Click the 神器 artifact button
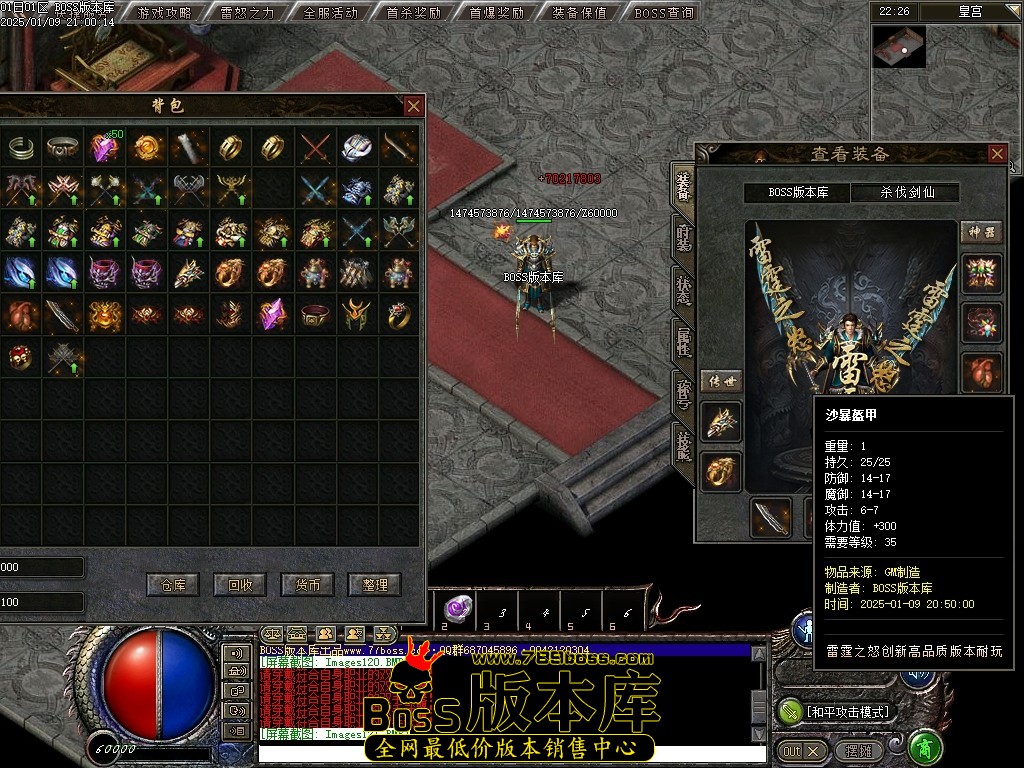The width and height of the screenshot is (1024, 768). pos(981,232)
